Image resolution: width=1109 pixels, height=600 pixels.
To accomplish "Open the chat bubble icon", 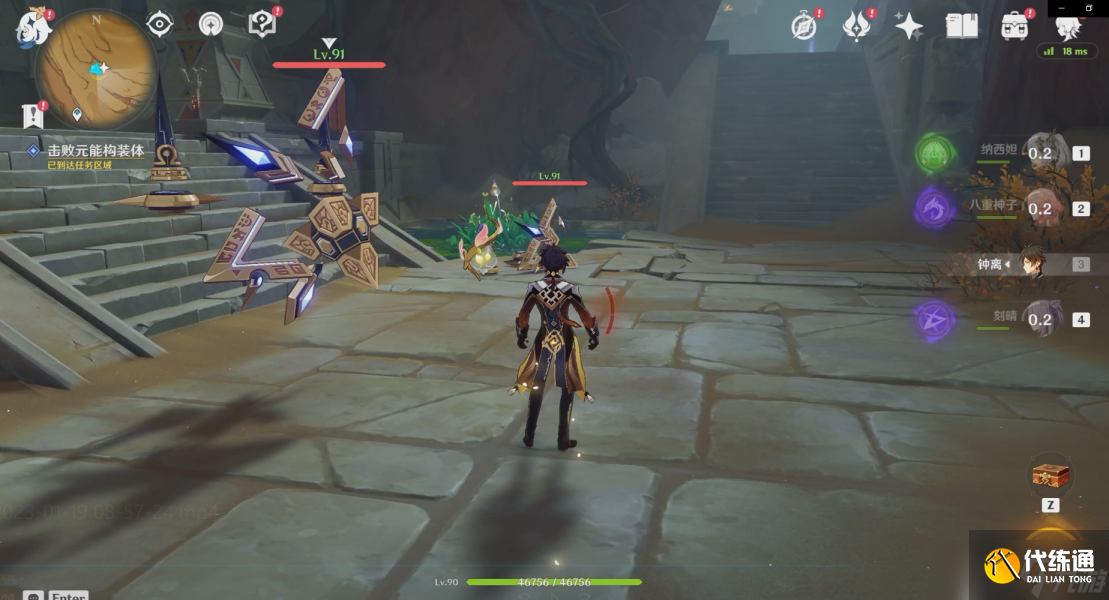I will [33, 596].
